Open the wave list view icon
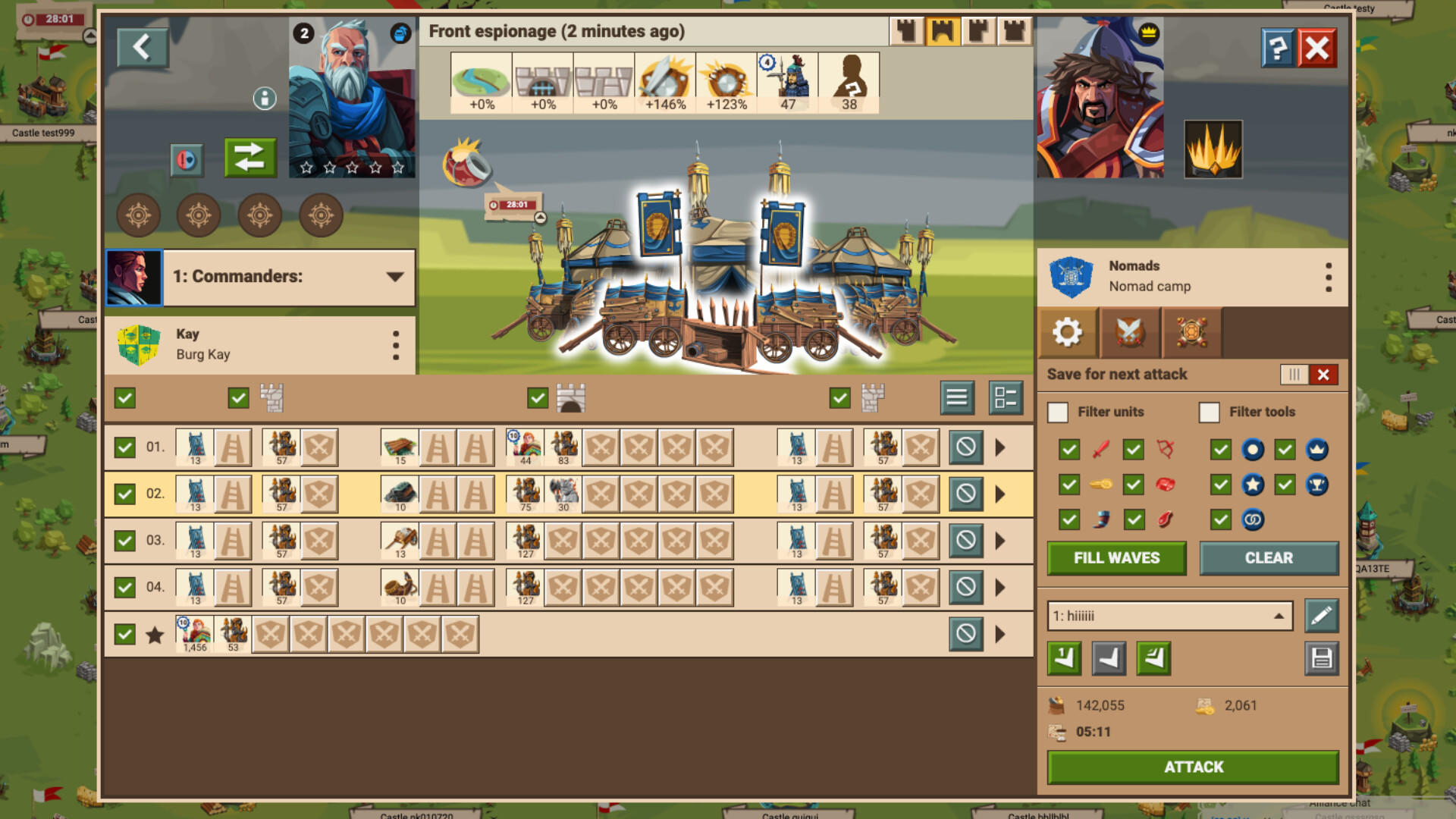 point(956,397)
